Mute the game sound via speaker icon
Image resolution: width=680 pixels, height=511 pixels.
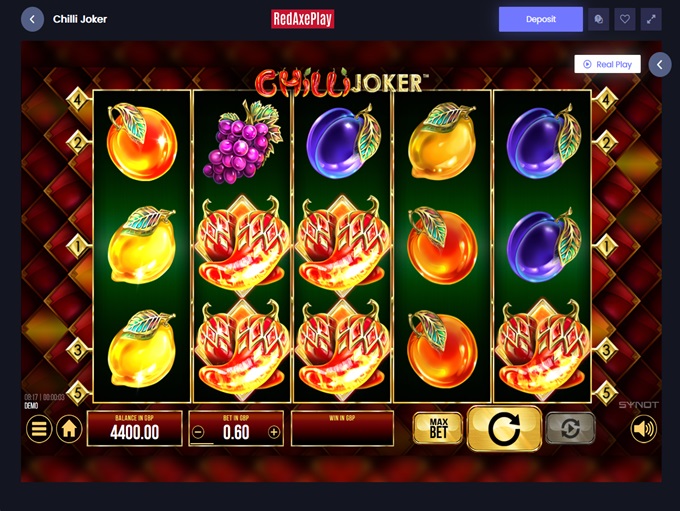tap(644, 429)
